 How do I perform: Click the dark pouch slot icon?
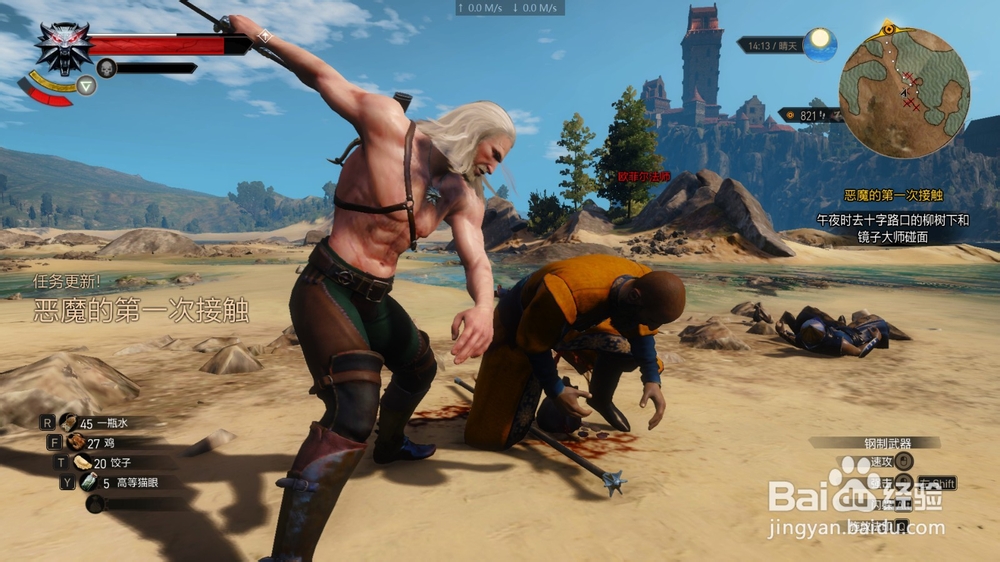(x=95, y=503)
